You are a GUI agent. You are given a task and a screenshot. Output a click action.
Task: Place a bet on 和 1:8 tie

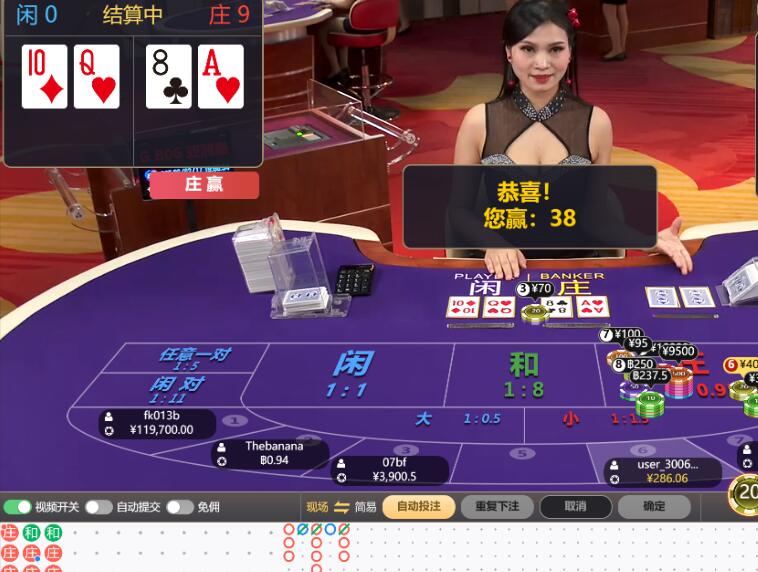point(523,374)
